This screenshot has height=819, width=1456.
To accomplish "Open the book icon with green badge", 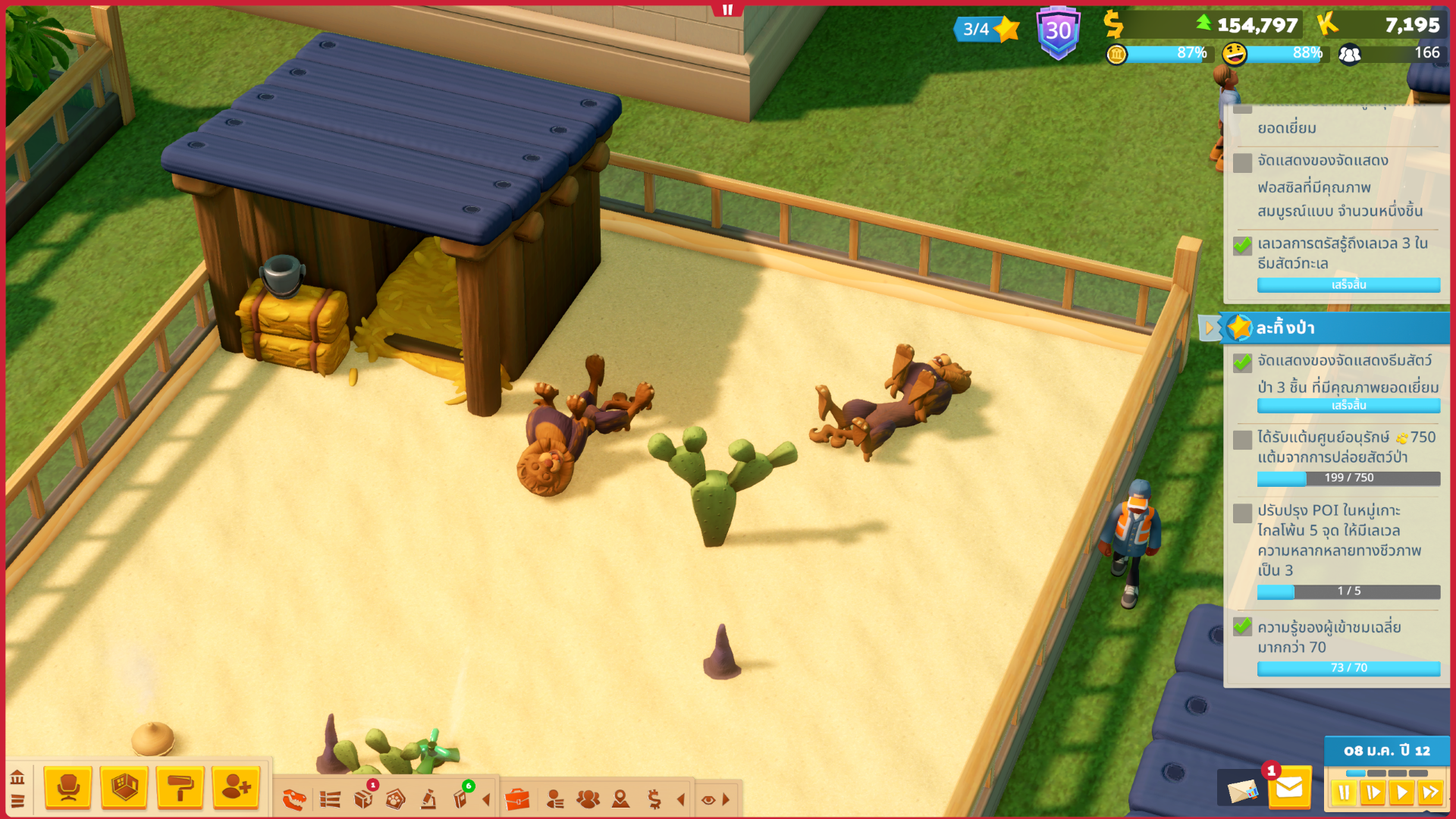I will pyautogui.click(x=460, y=799).
